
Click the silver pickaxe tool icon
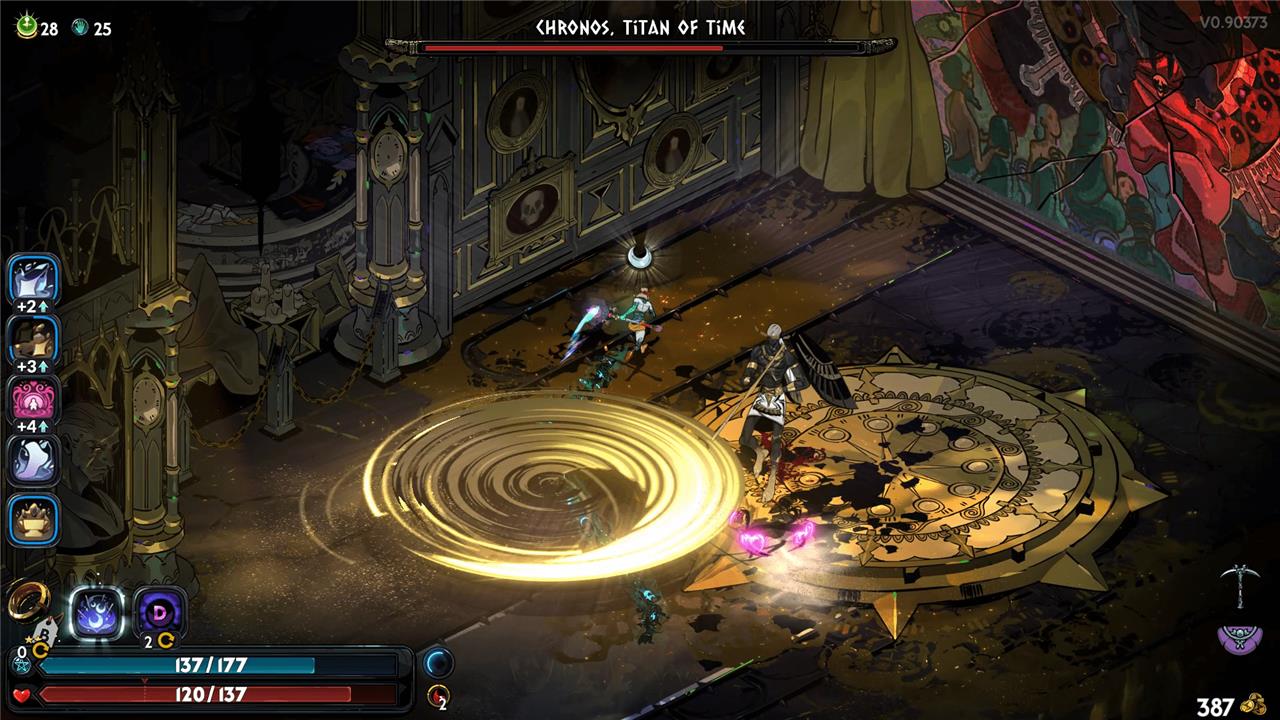coord(1238,586)
